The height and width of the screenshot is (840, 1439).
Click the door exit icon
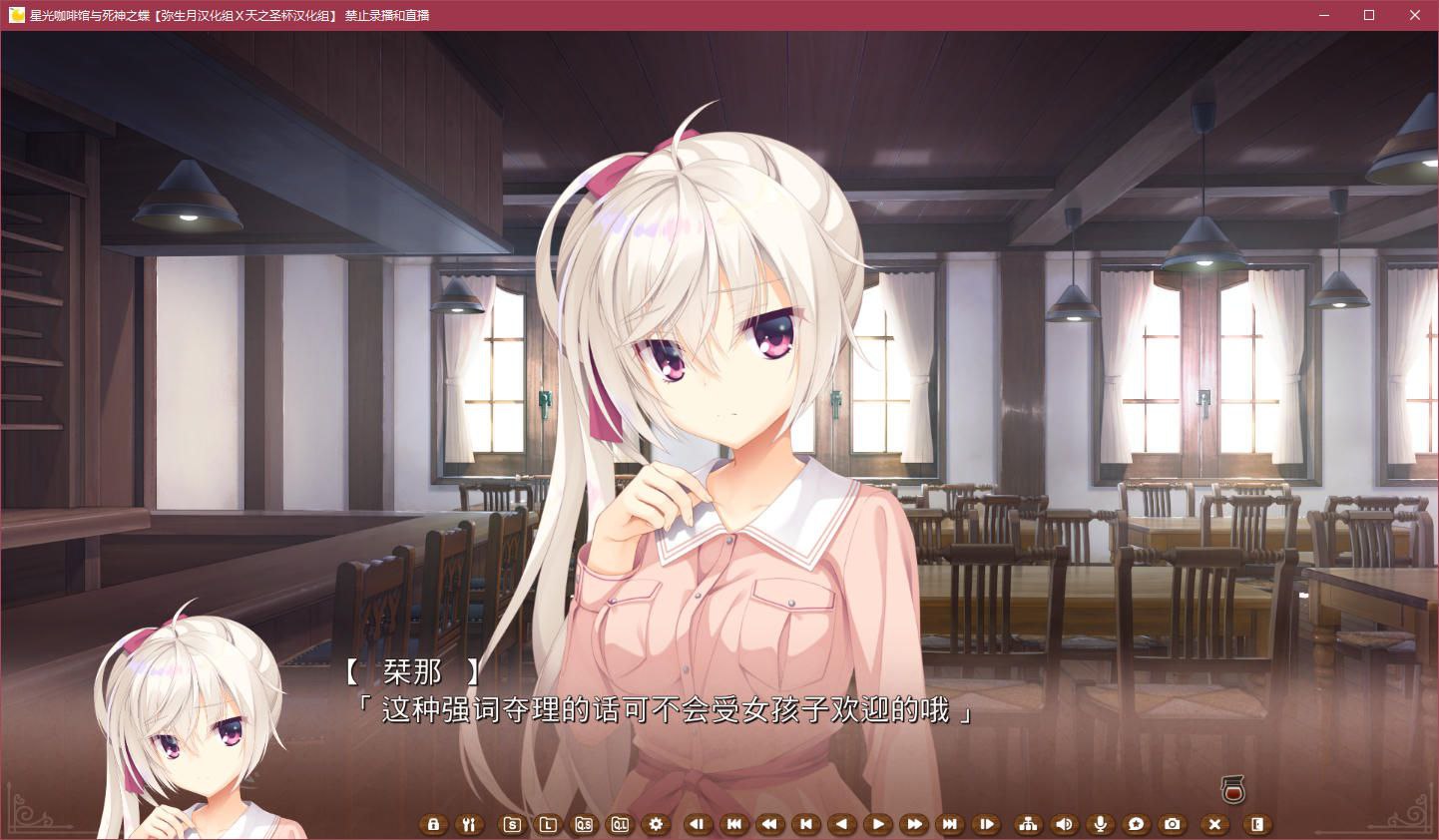pos(1257,824)
